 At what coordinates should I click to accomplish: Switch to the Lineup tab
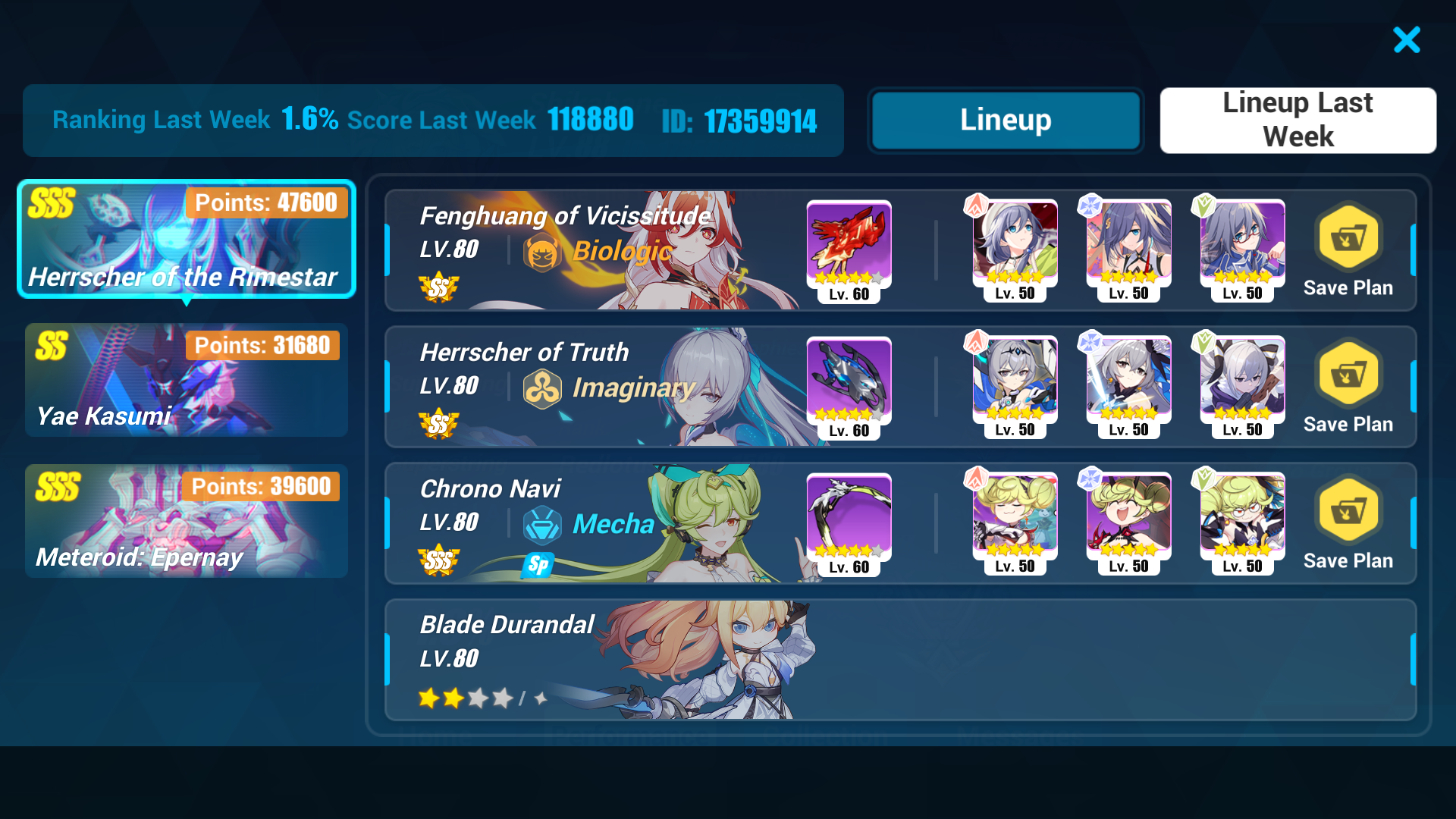pos(1005,120)
